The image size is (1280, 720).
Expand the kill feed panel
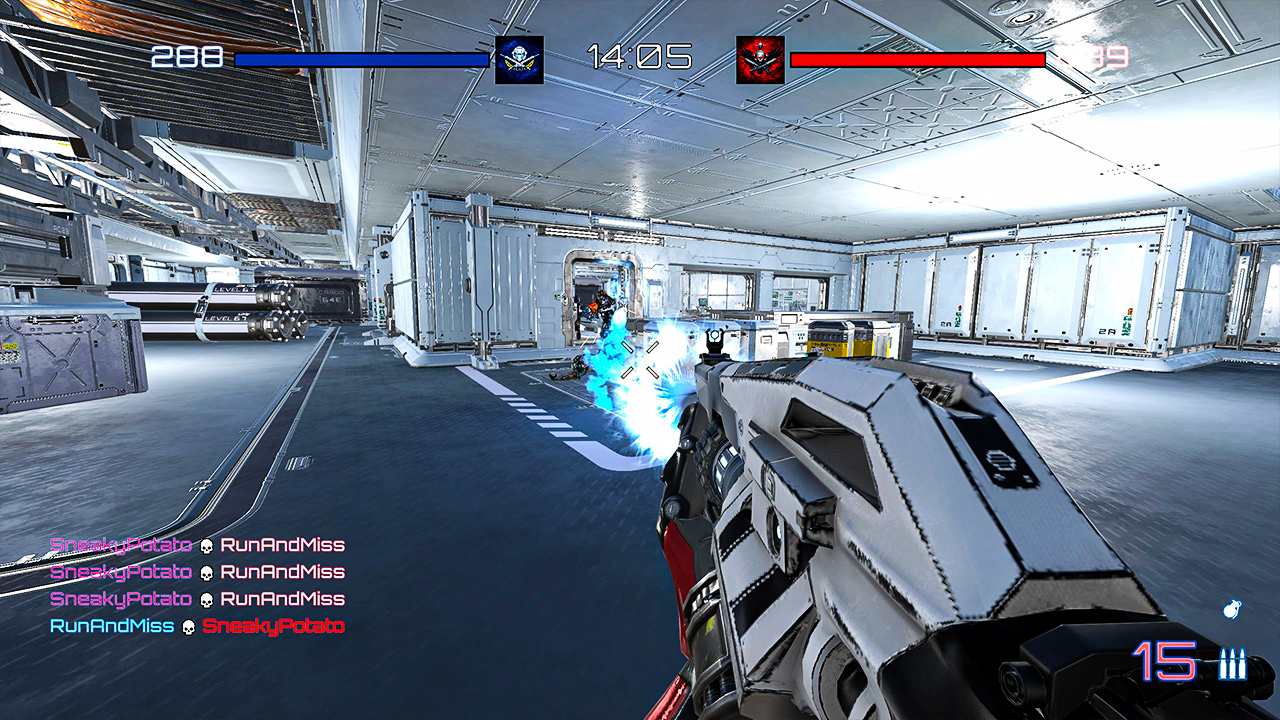point(195,585)
